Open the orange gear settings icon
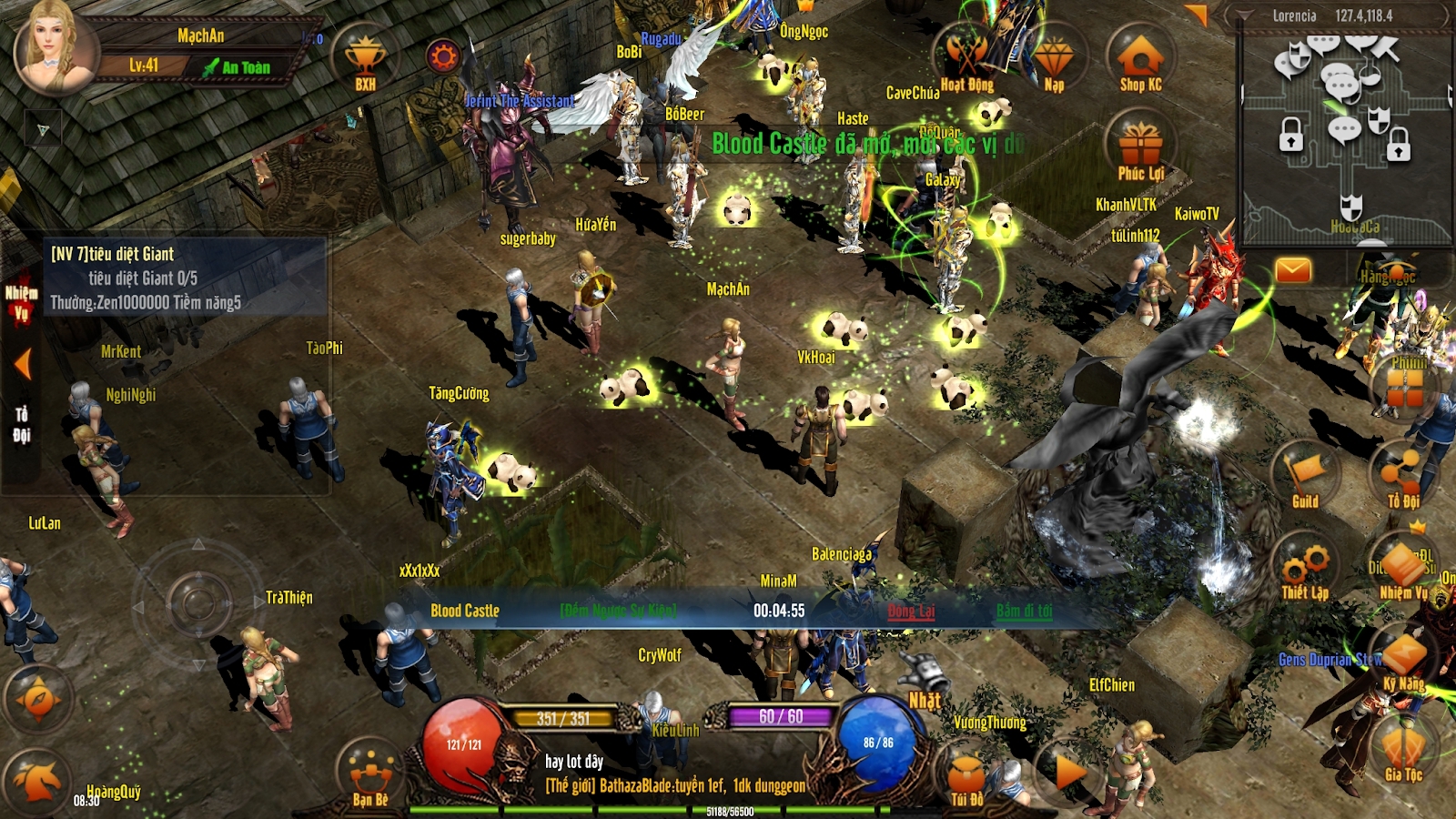 [443, 57]
